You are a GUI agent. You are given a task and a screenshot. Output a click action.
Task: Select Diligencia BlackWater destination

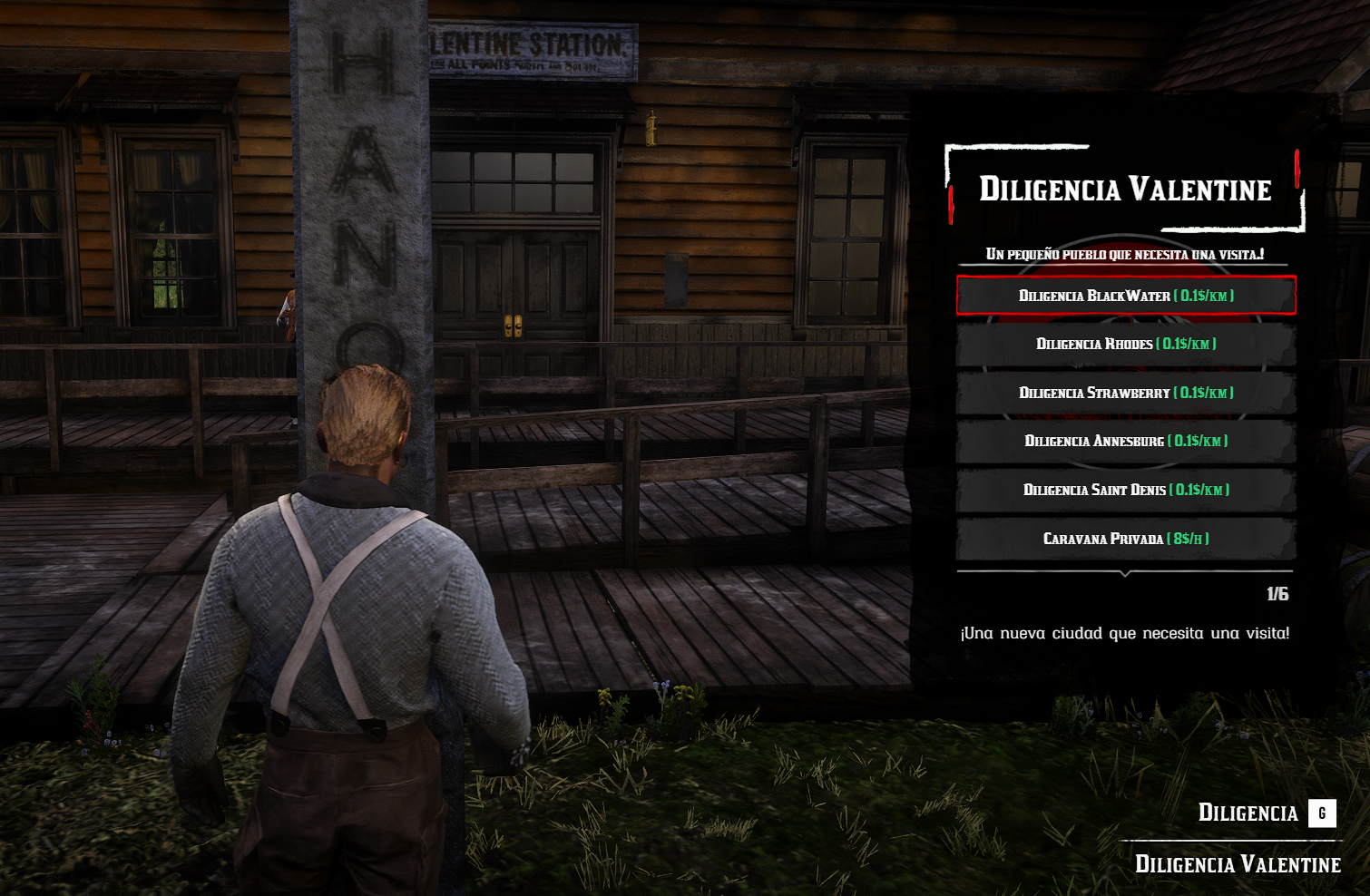tap(1126, 296)
